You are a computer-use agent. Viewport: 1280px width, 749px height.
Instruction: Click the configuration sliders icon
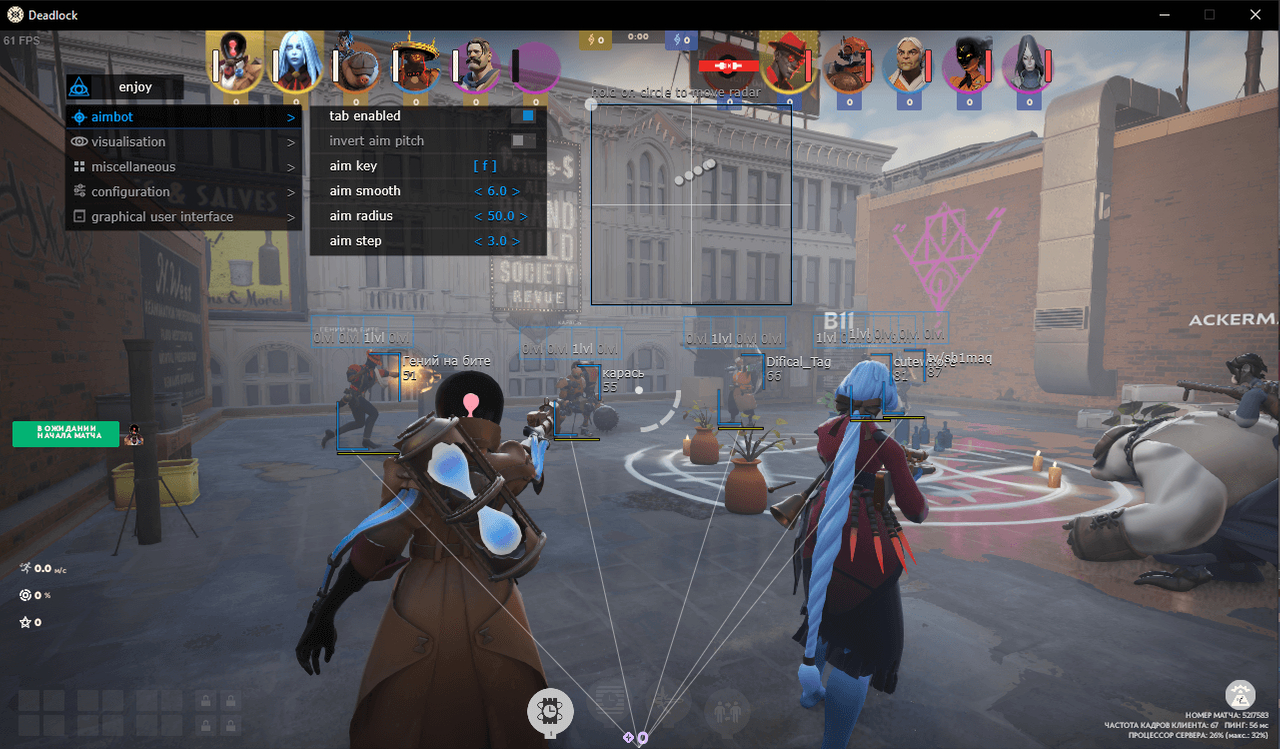tap(80, 192)
